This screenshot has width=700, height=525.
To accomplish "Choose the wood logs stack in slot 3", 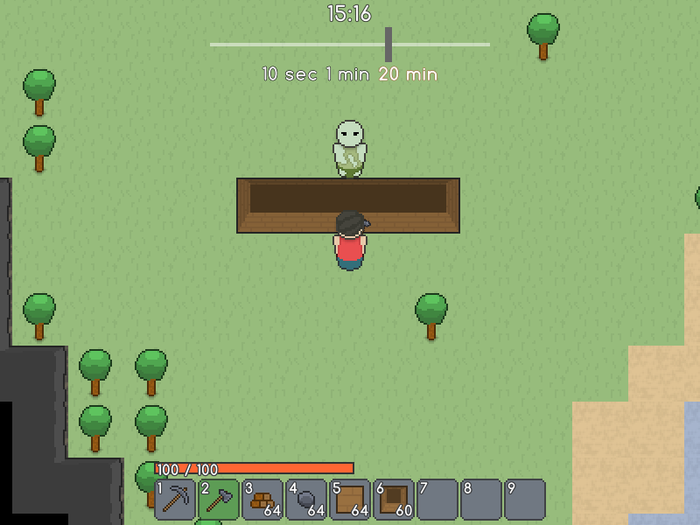I will coord(263,499).
